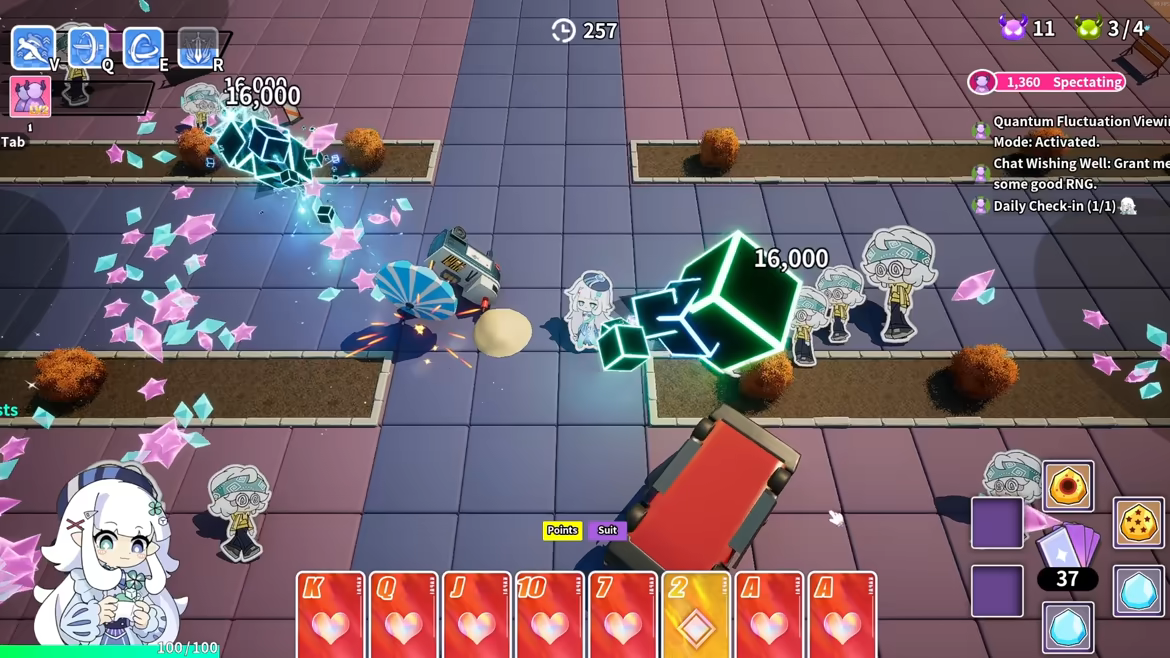Viewport: 1170px width, 658px height.
Task: Pick the Queen of hearts card
Action: point(403,614)
